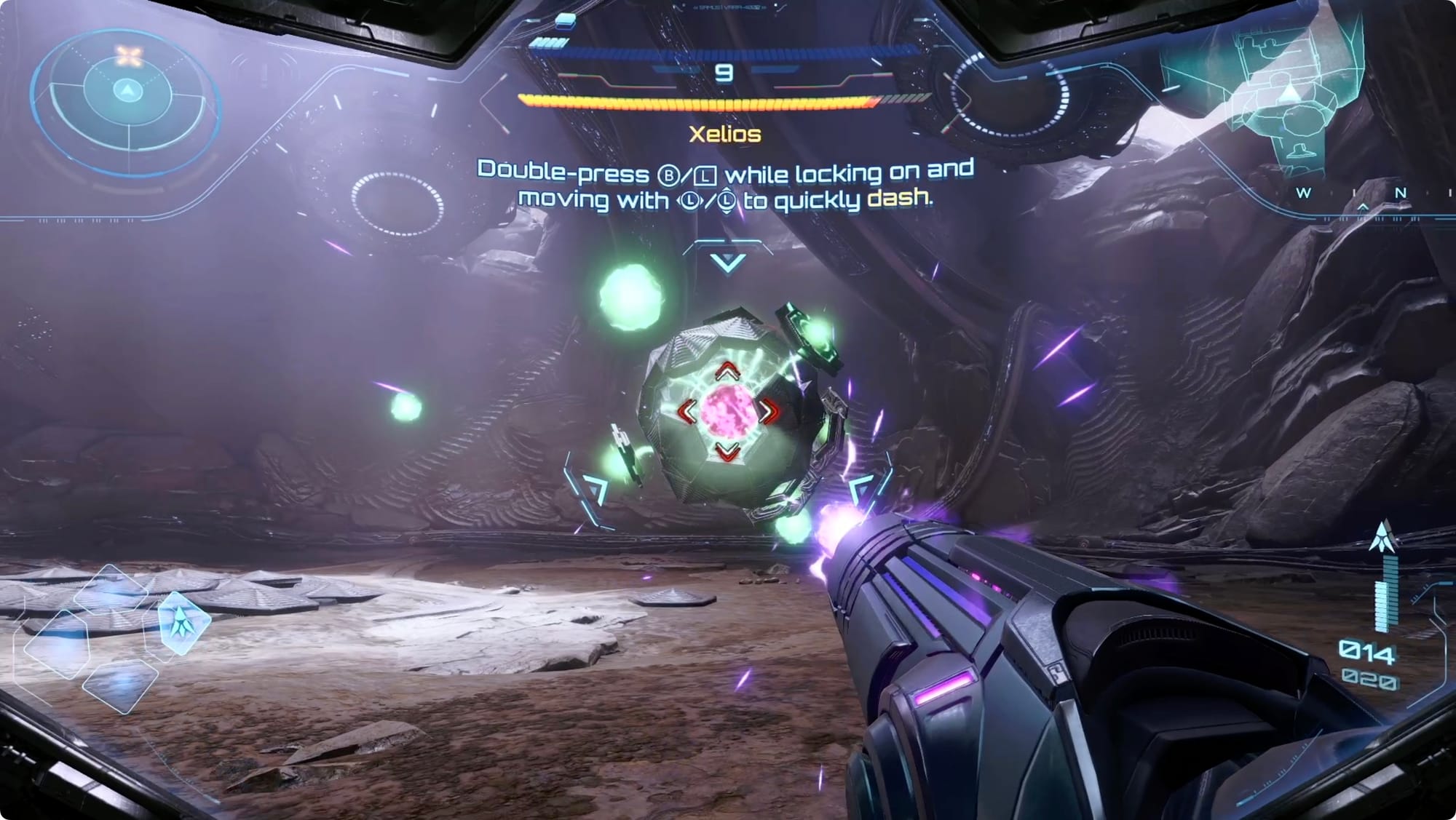Click the missile icon above the ammo gauge
Viewport: 1456px width, 820px height.
1383,537
